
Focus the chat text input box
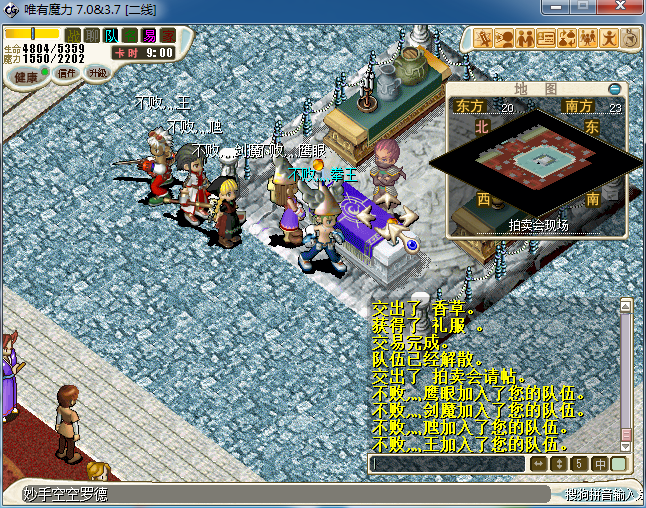(446, 464)
